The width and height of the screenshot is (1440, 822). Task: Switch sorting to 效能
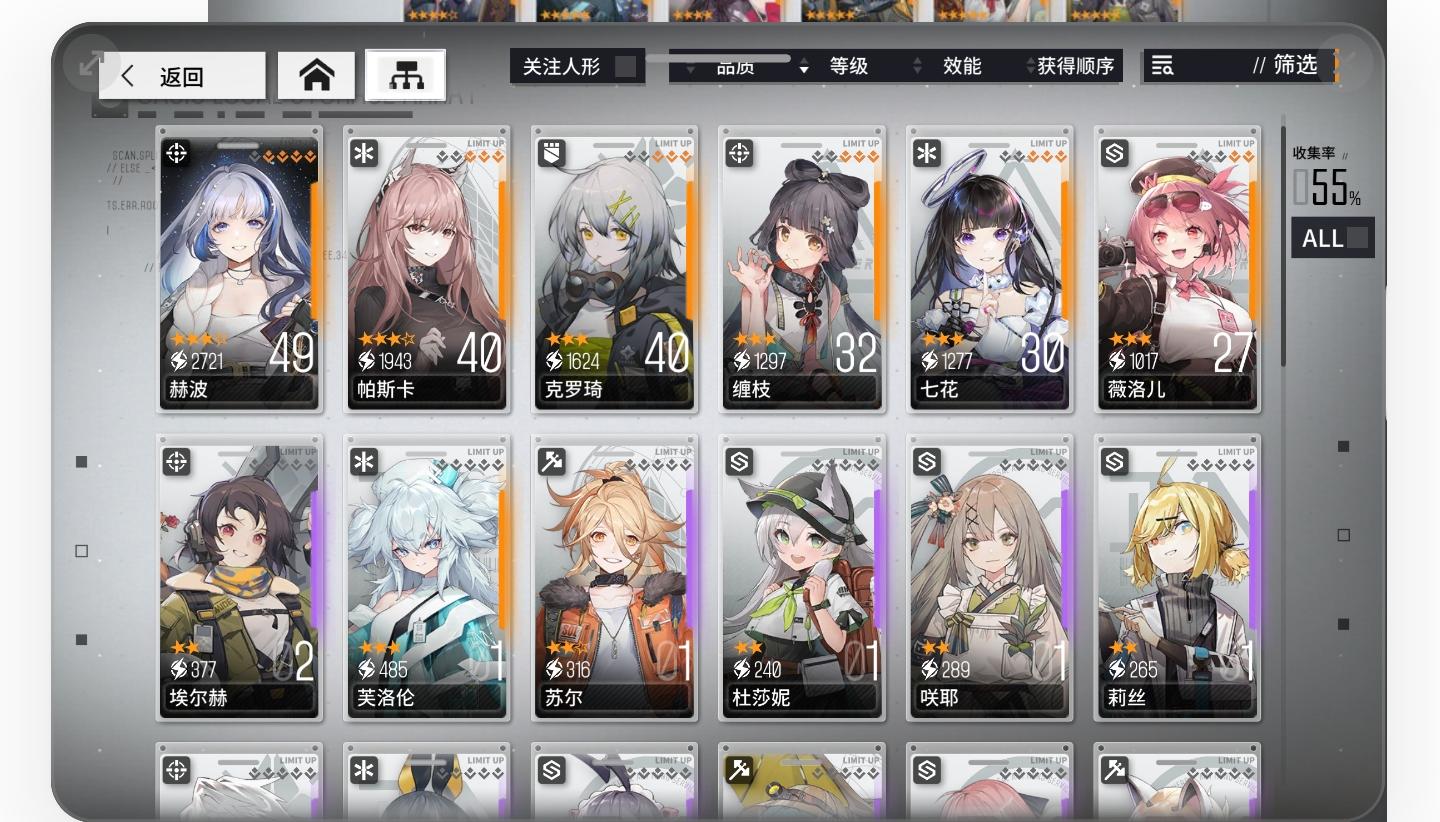click(962, 66)
